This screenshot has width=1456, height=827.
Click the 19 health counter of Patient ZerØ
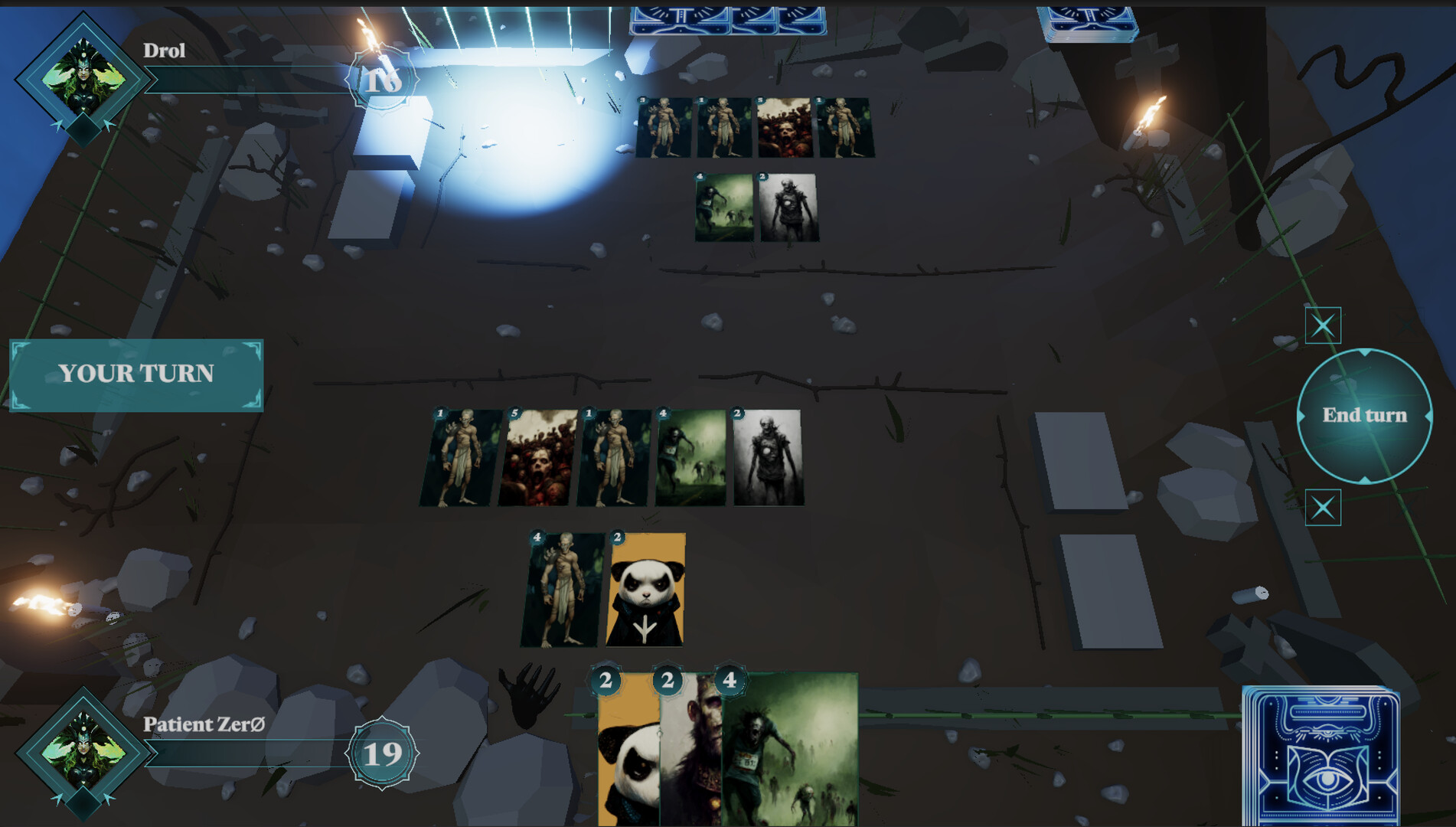pos(380,754)
